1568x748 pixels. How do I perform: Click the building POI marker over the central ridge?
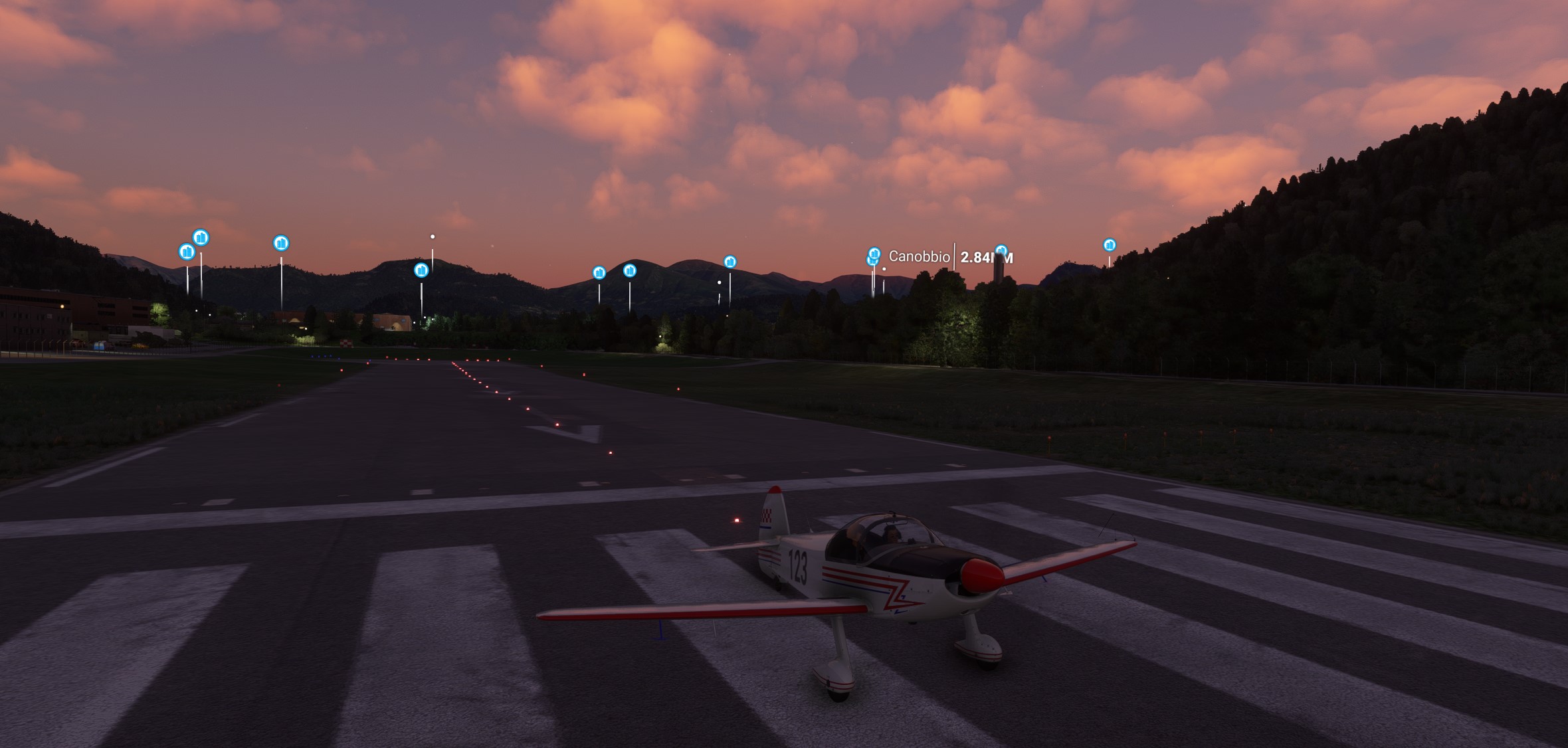(x=421, y=270)
